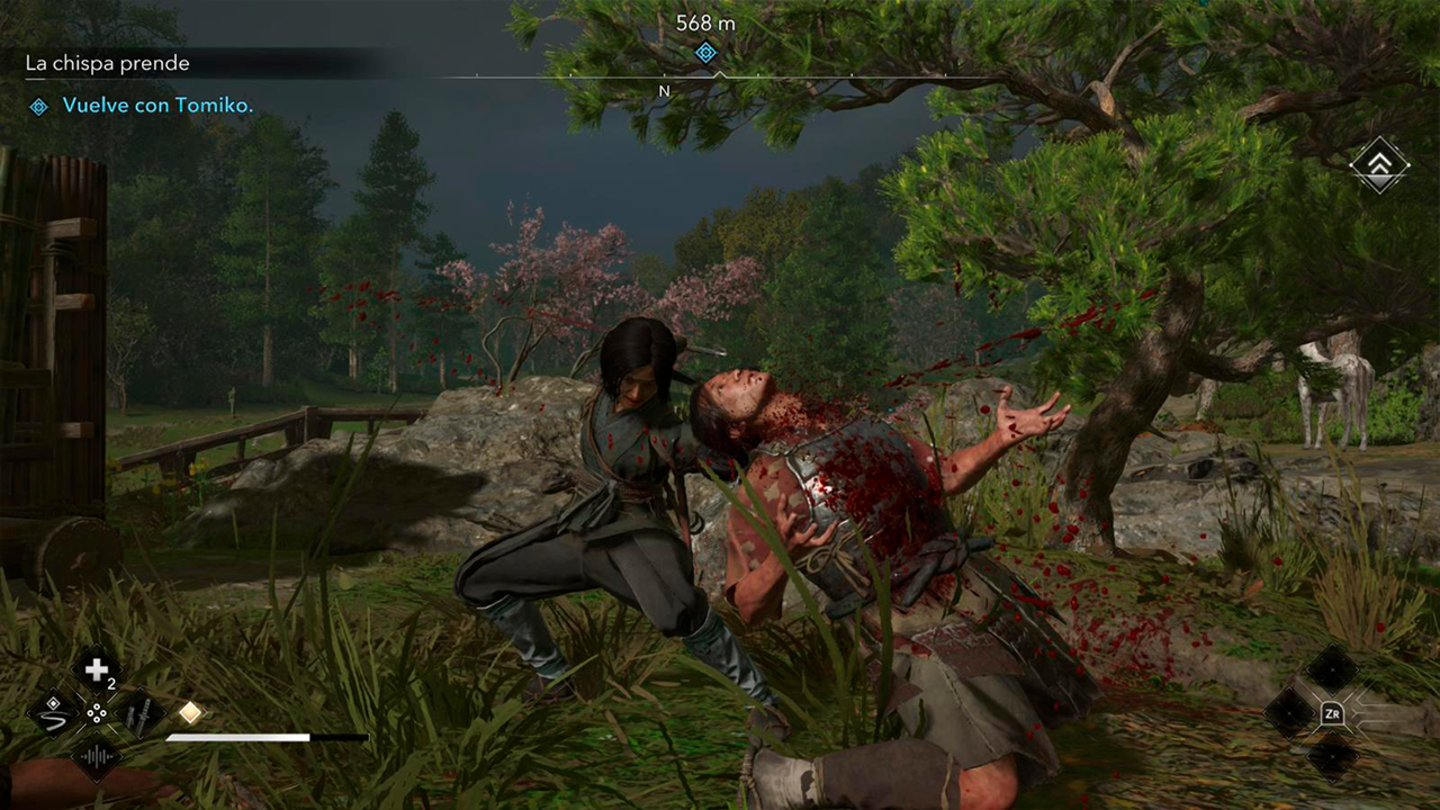Screen dimensions: 1440x810
Task: Toggle the upper ability slot in the ZR wheel
Action: click(x=1332, y=669)
